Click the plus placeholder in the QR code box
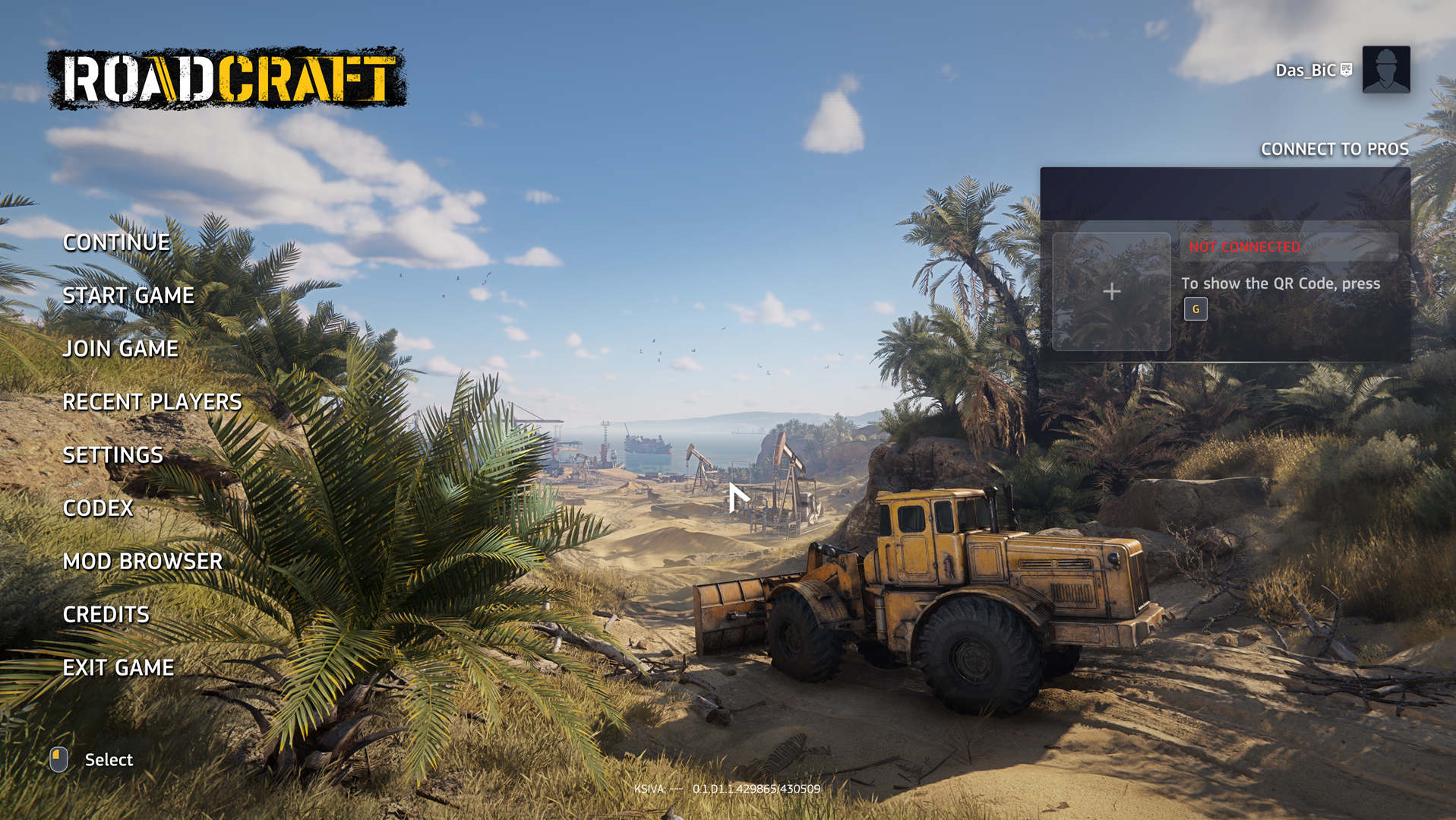Viewport: 1456px width, 820px height. tap(1112, 292)
